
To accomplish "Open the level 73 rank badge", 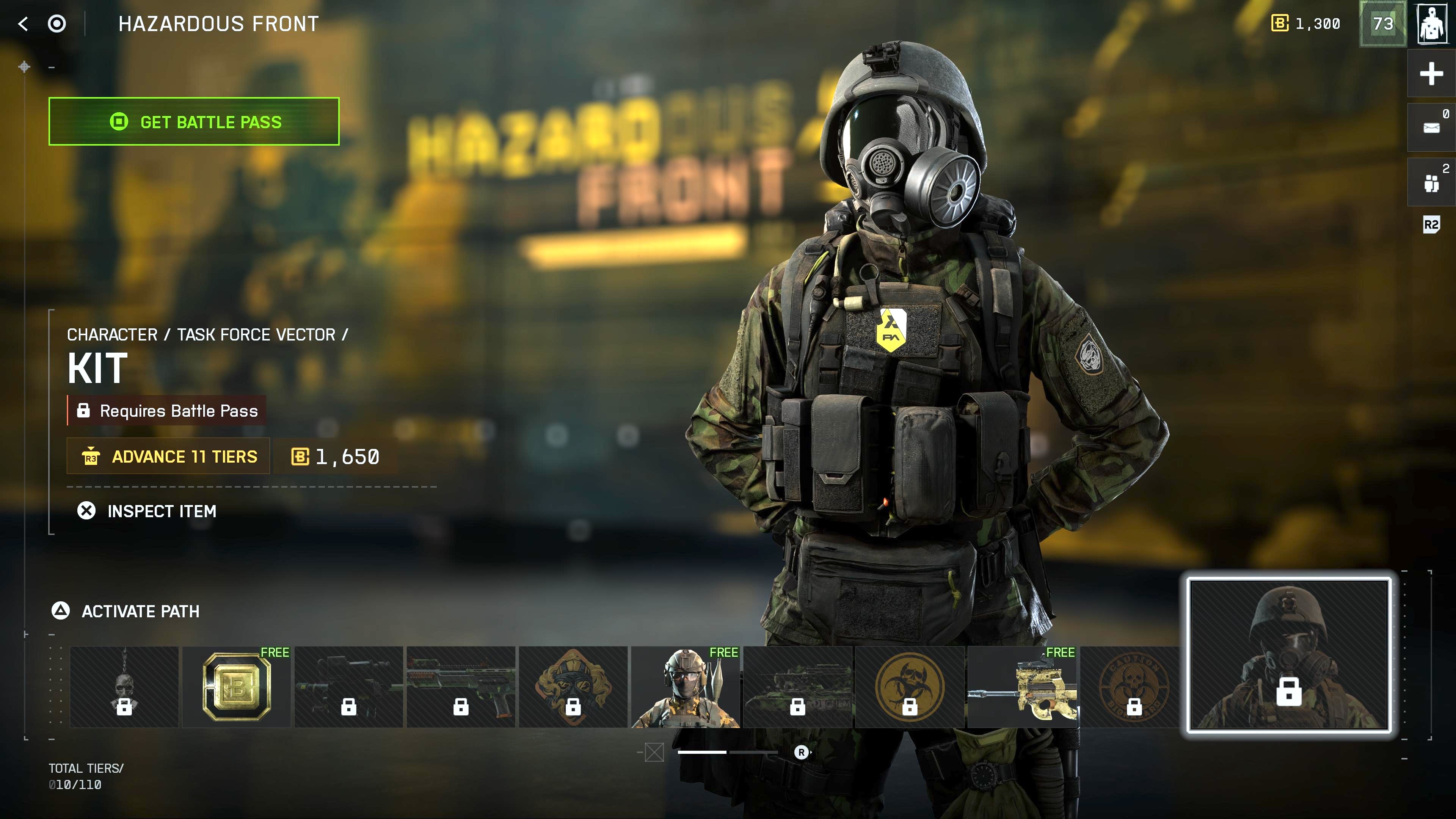I will [x=1382, y=24].
